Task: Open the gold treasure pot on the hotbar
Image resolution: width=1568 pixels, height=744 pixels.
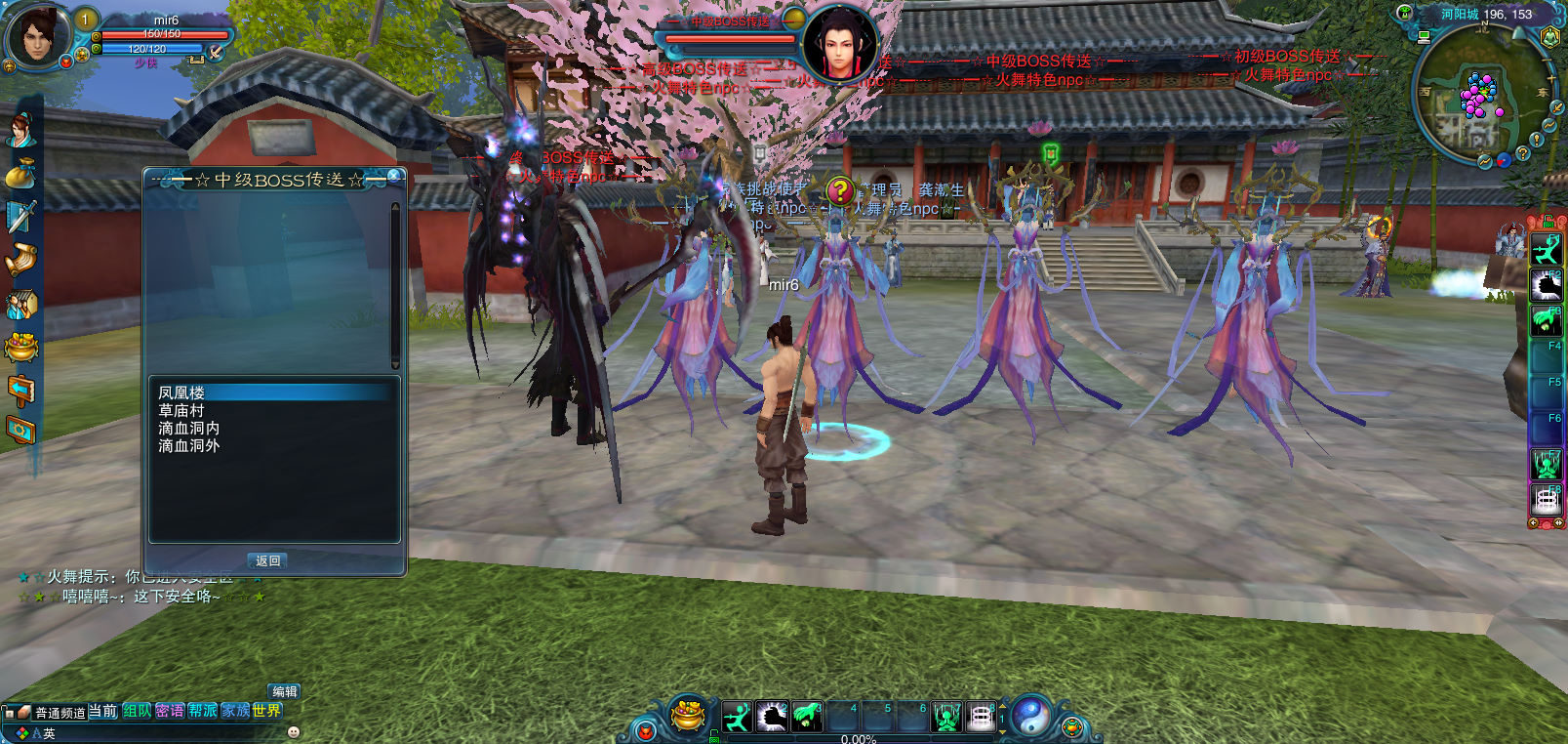Action: coord(689,717)
